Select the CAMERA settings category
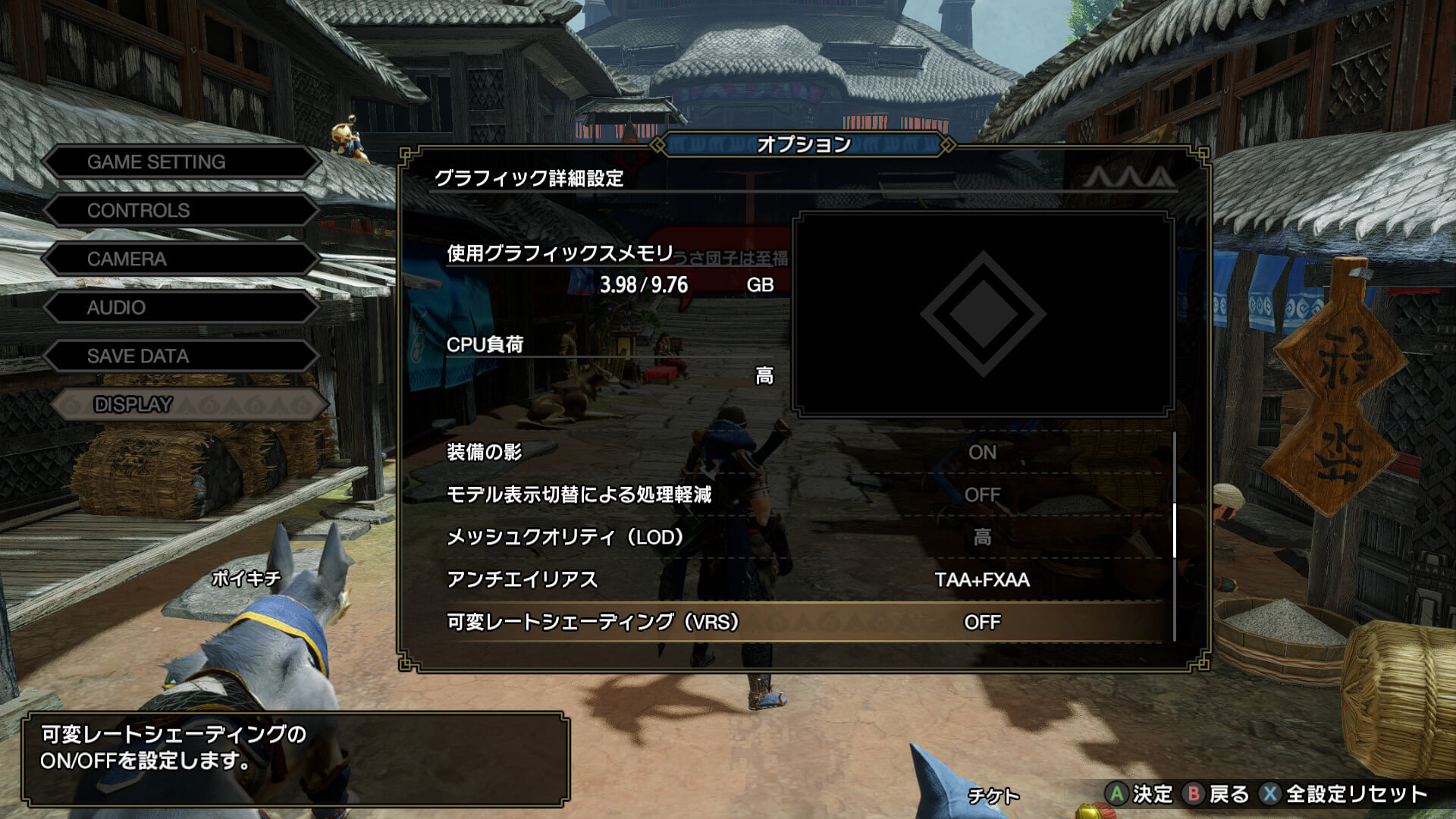The height and width of the screenshot is (819, 1456). [182, 259]
